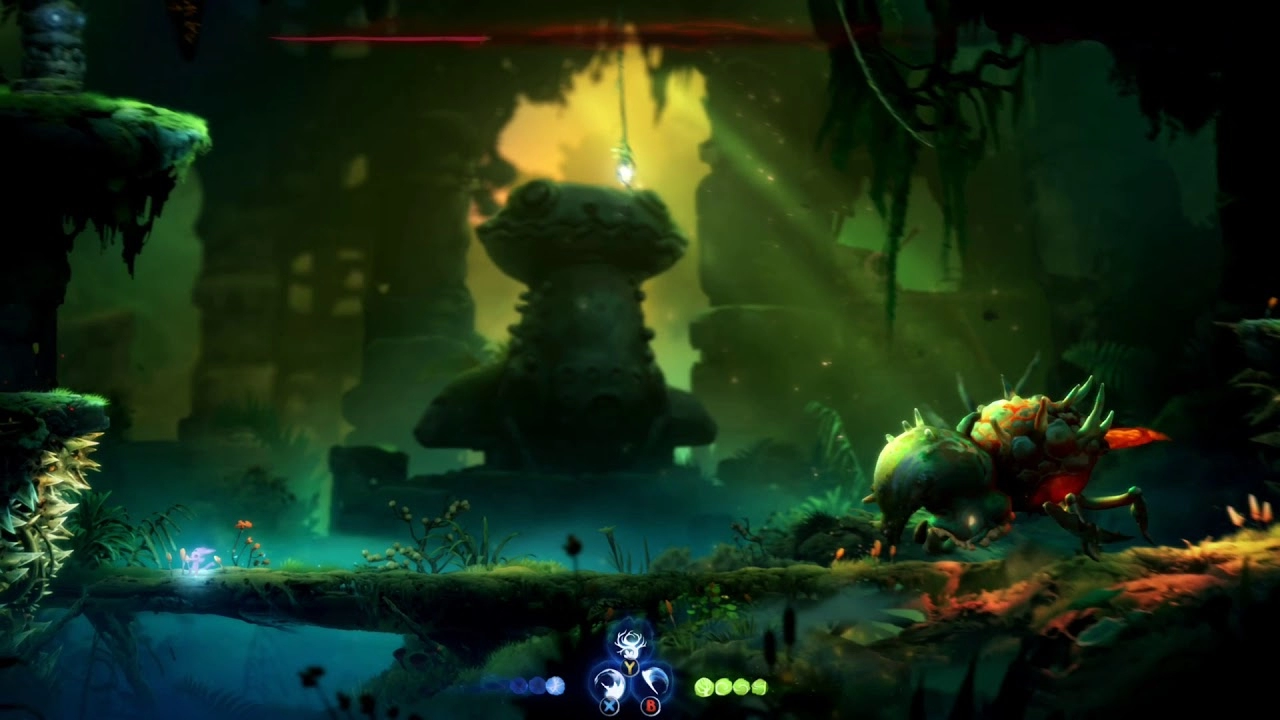This screenshot has height=720, width=1280.
Task: Choose the curved bow ability icon
Action: click(653, 682)
